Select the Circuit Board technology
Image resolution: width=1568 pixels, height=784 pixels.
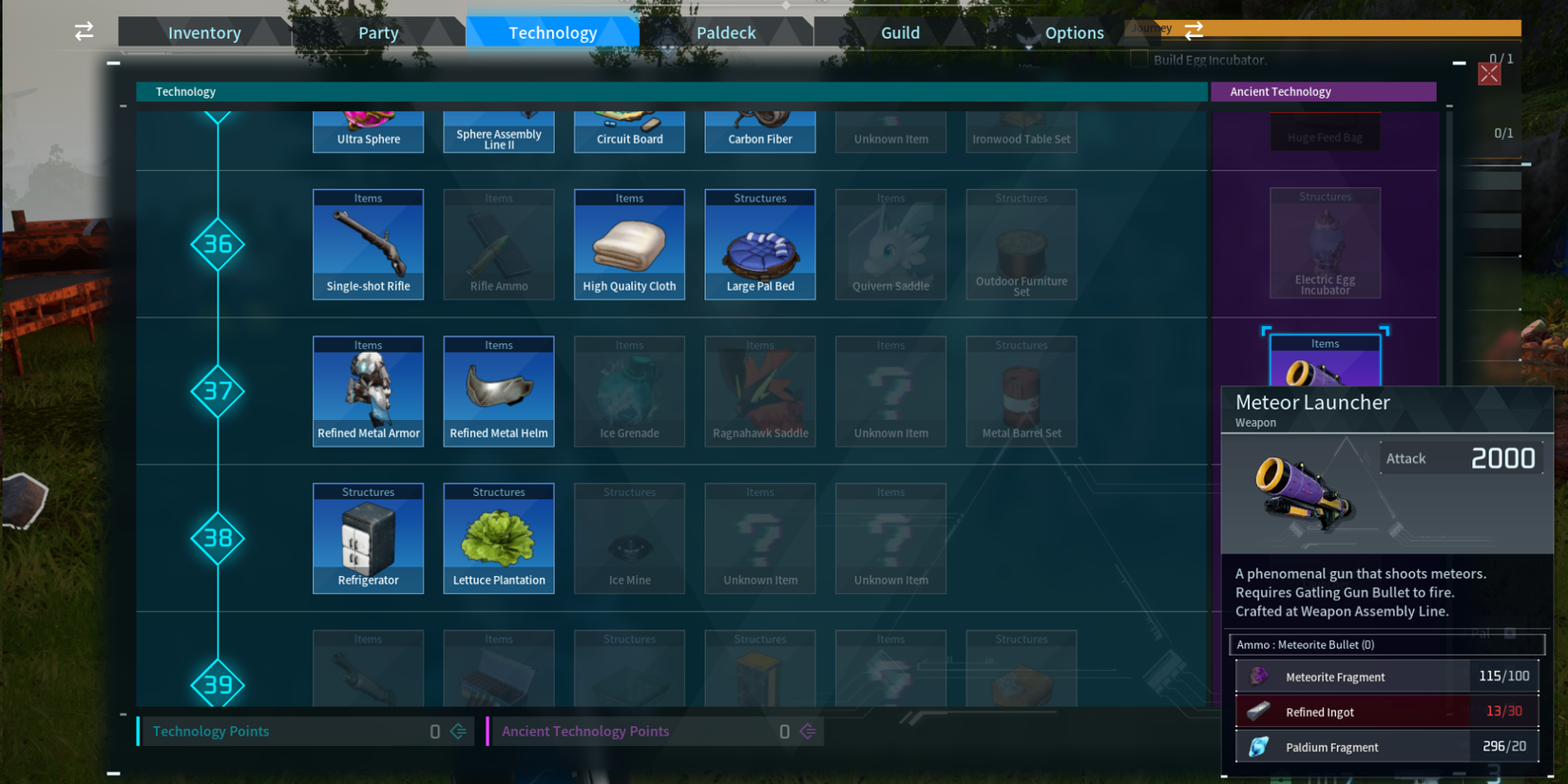629,125
